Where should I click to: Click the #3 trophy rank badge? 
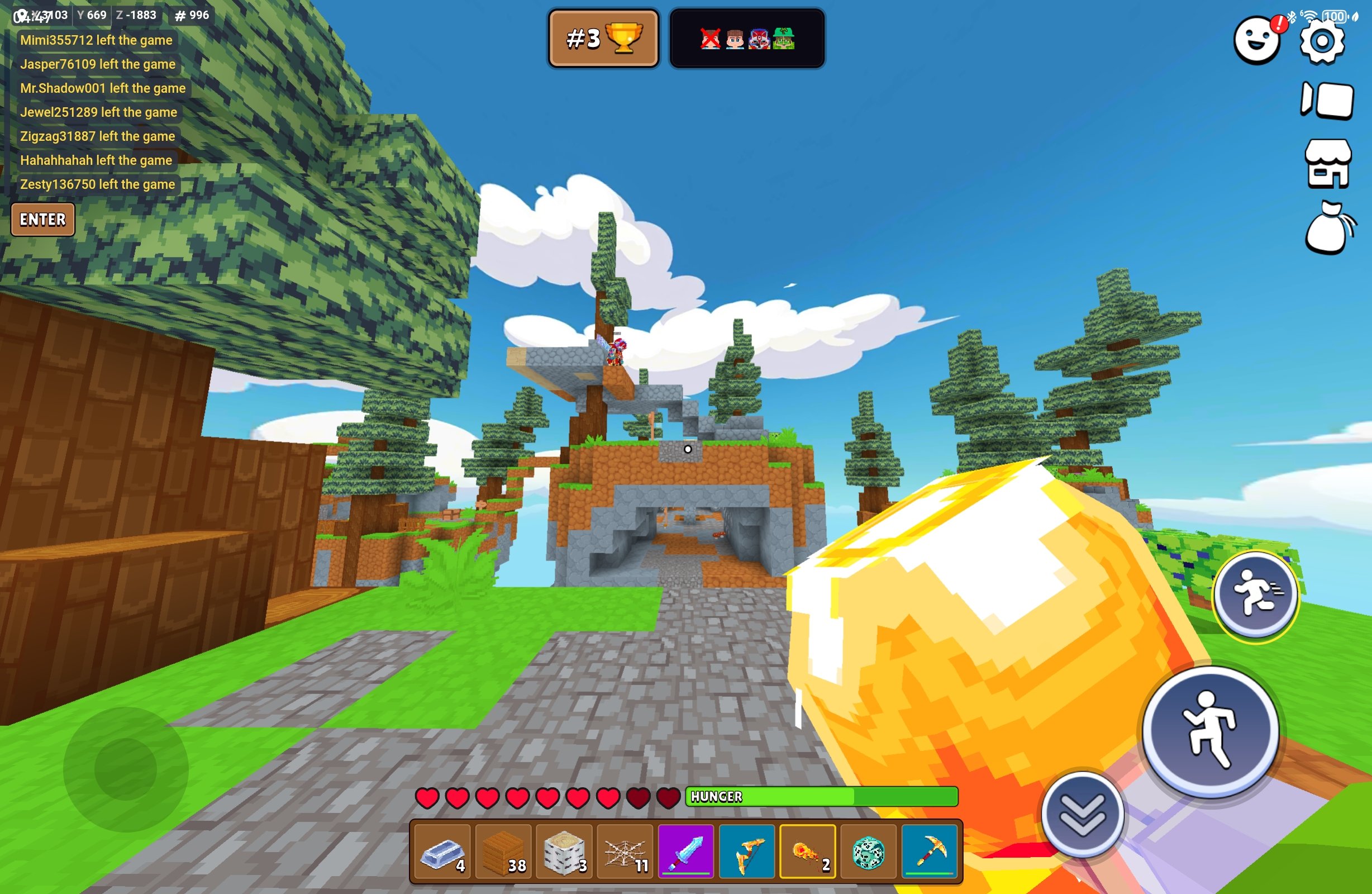pos(603,39)
